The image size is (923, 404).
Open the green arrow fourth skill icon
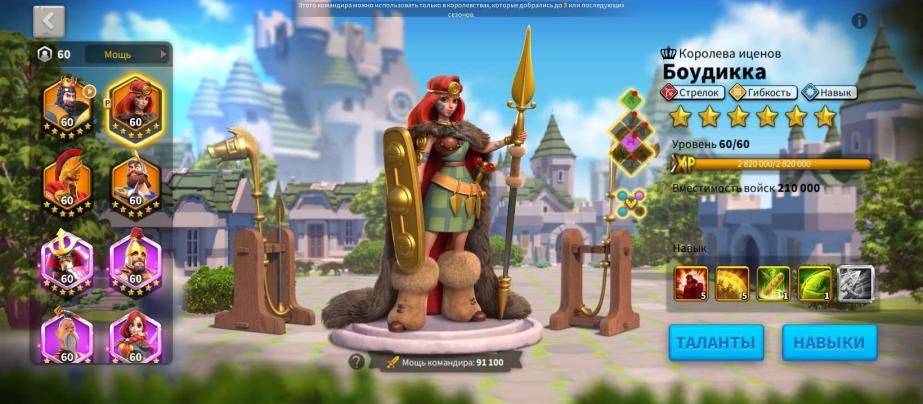[814, 283]
